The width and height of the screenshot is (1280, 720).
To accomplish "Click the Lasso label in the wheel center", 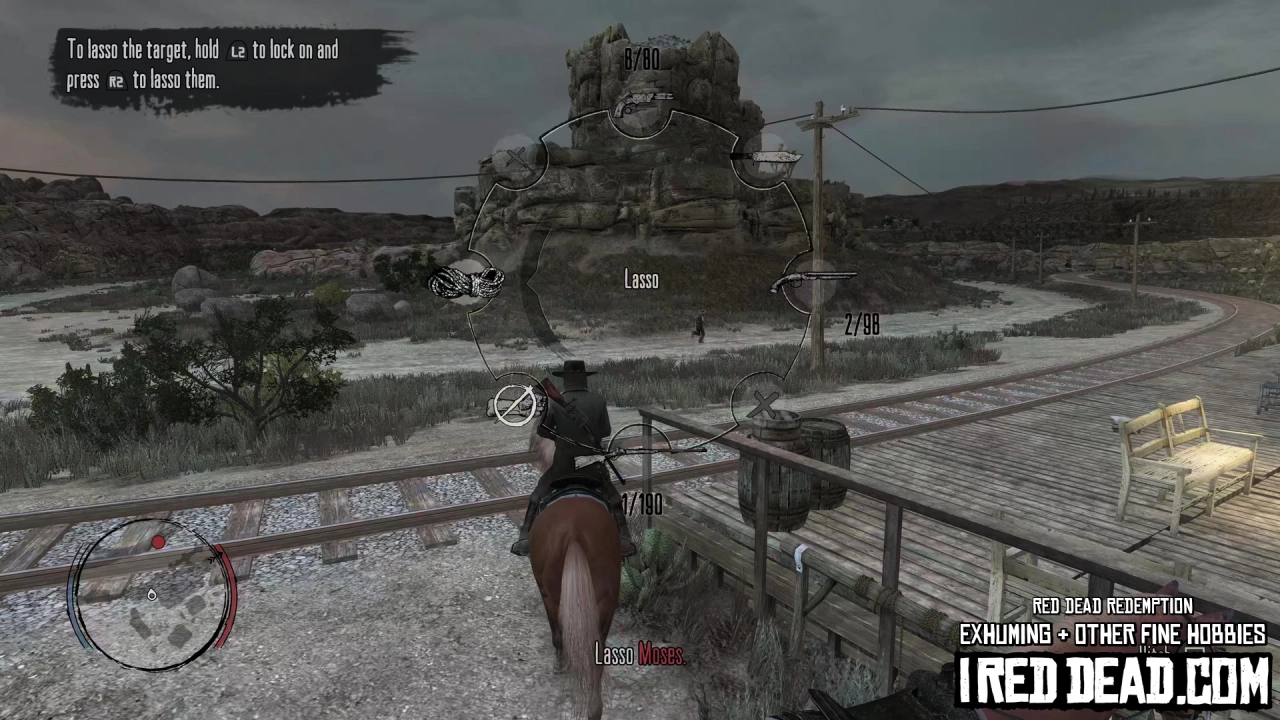I will coord(640,280).
